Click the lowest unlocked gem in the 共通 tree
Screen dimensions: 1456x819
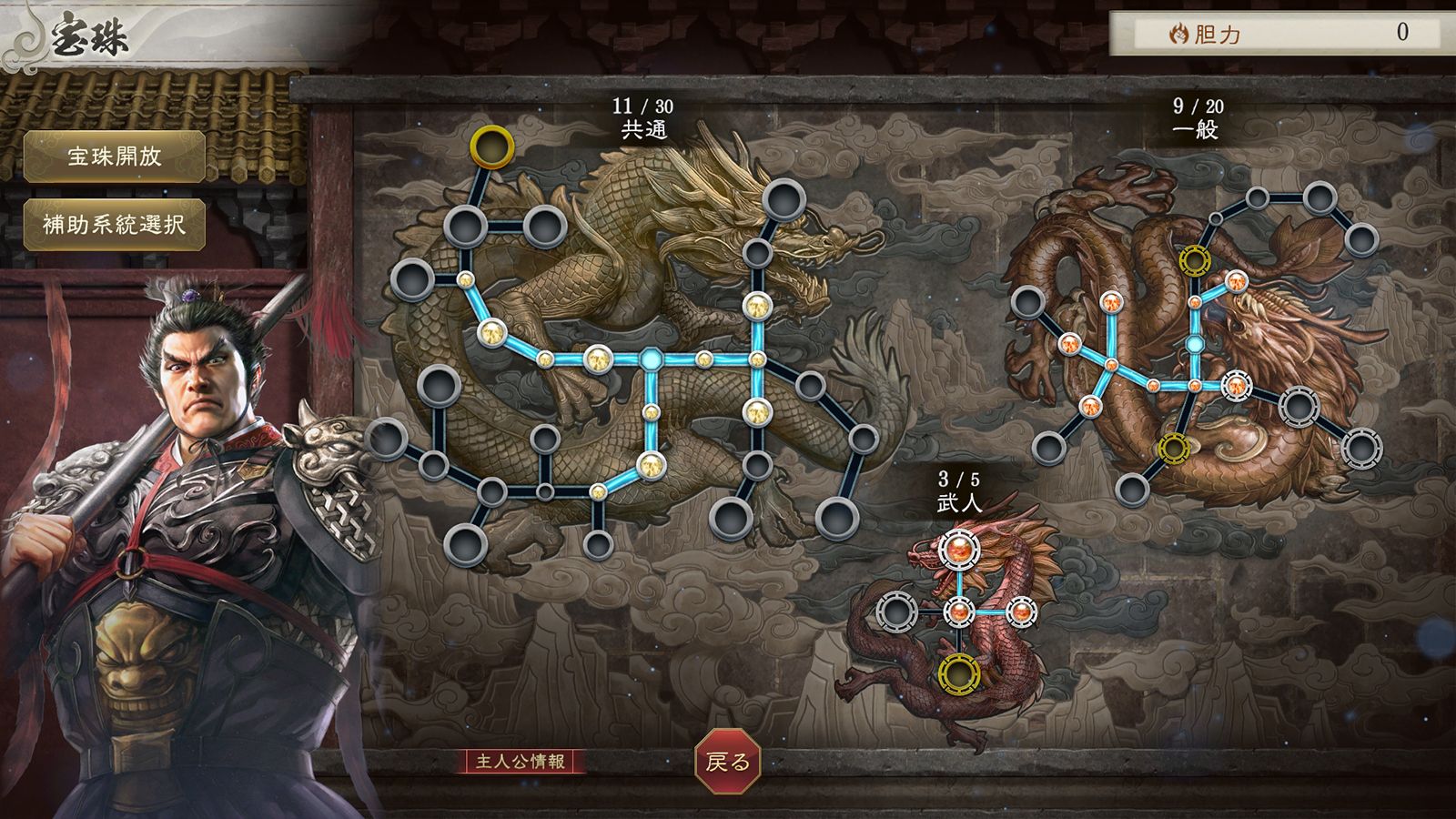597,491
